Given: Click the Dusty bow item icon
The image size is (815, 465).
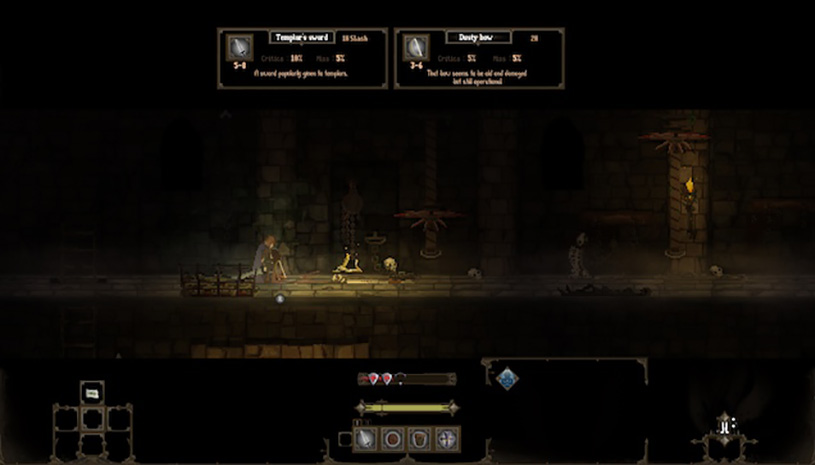Looking at the screenshot, I should point(415,48).
